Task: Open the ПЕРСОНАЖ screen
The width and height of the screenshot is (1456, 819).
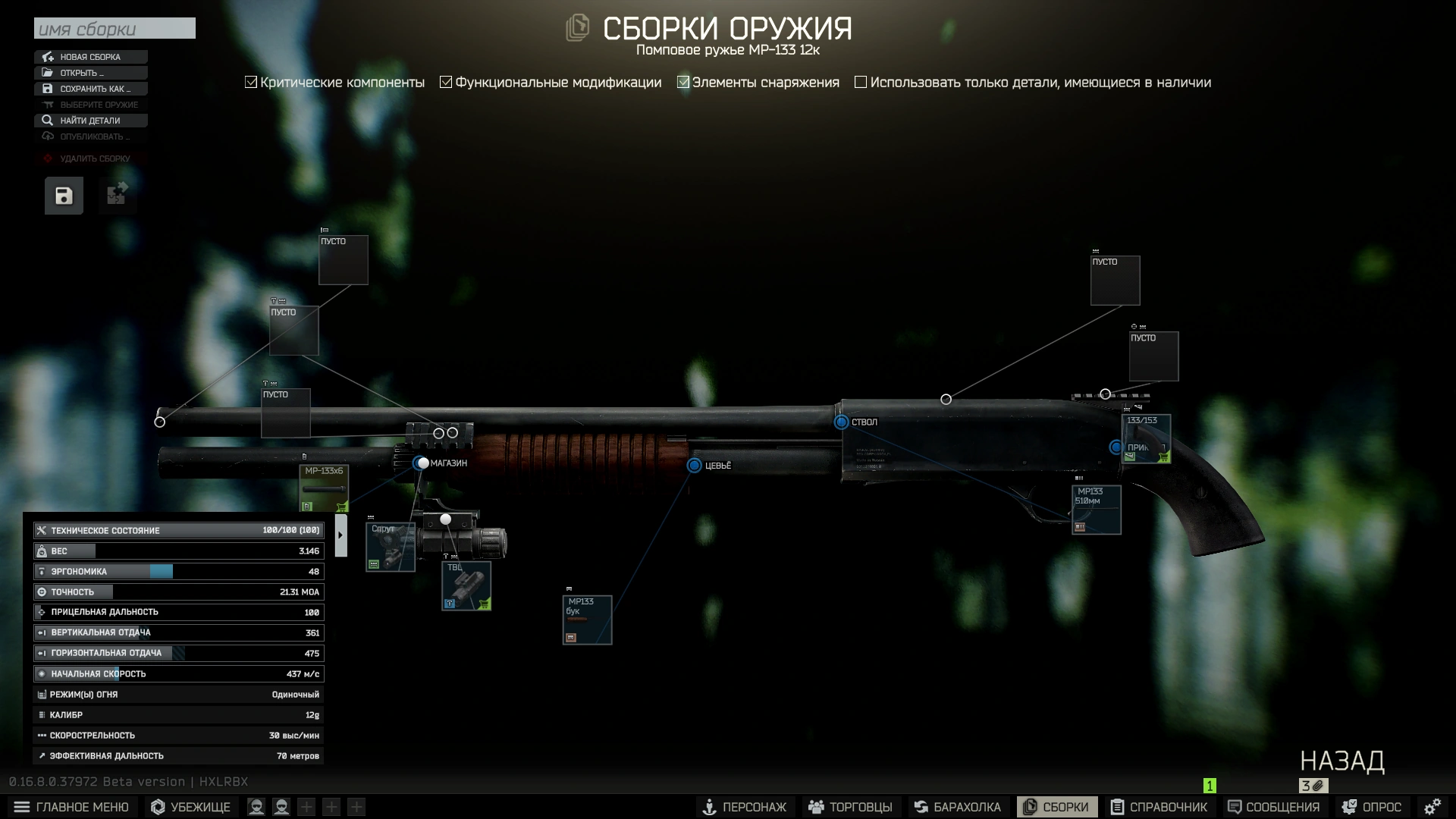Action: [745, 807]
